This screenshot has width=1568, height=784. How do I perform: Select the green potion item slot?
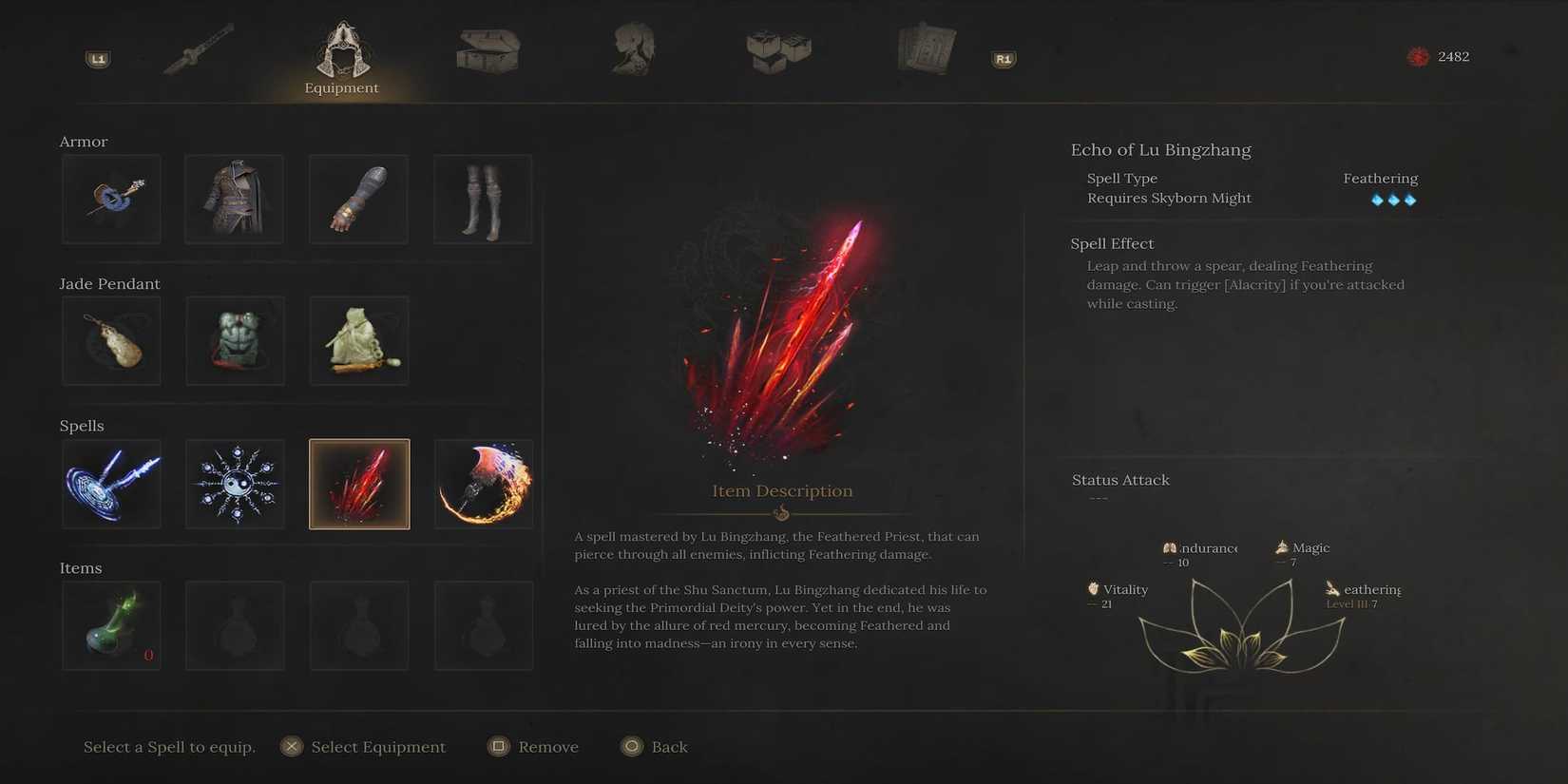point(111,624)
